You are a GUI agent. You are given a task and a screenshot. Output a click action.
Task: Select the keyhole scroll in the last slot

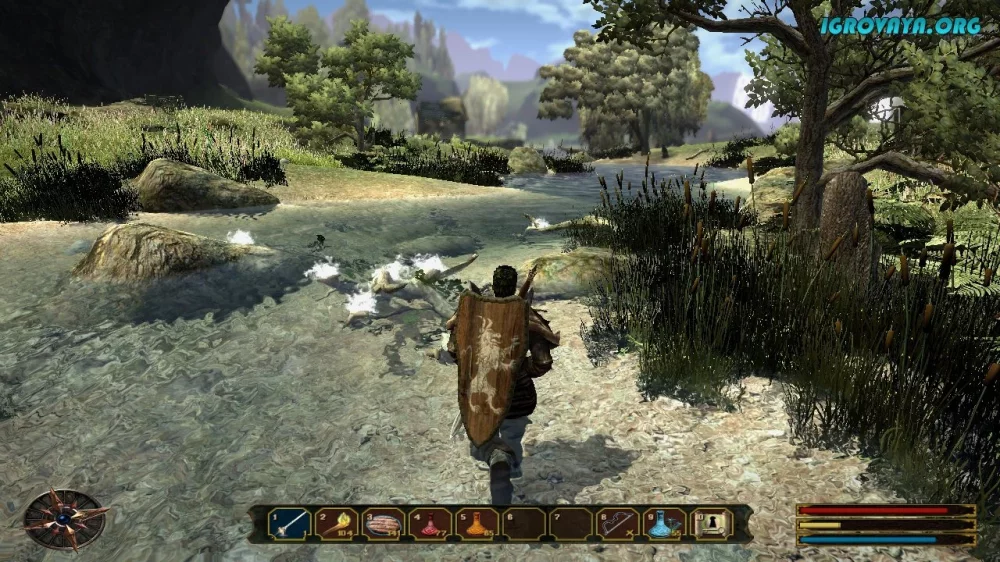pyautogui.click(x=712, y=523)
